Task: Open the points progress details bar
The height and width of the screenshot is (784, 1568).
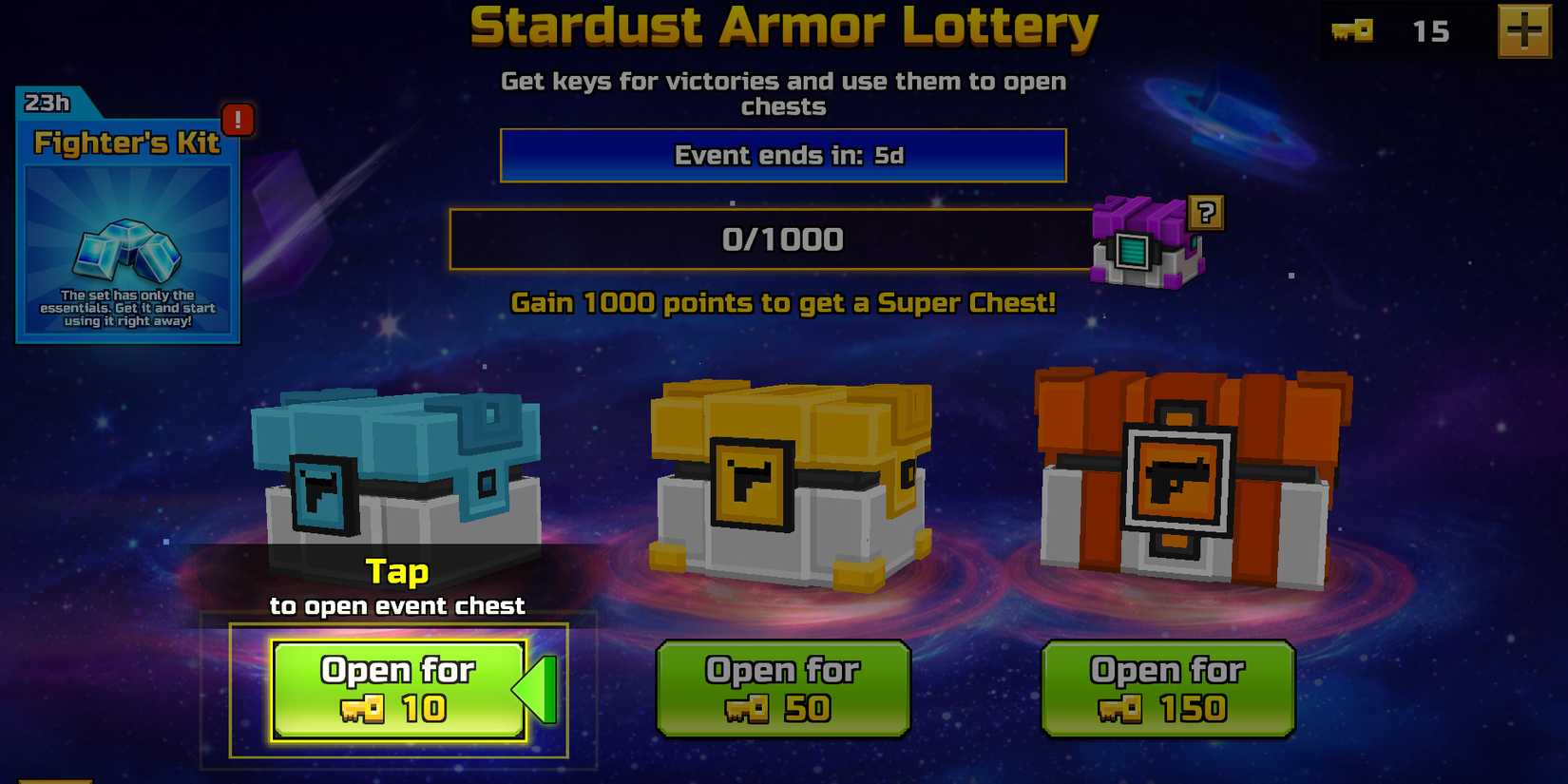Action: pos(783,239)
